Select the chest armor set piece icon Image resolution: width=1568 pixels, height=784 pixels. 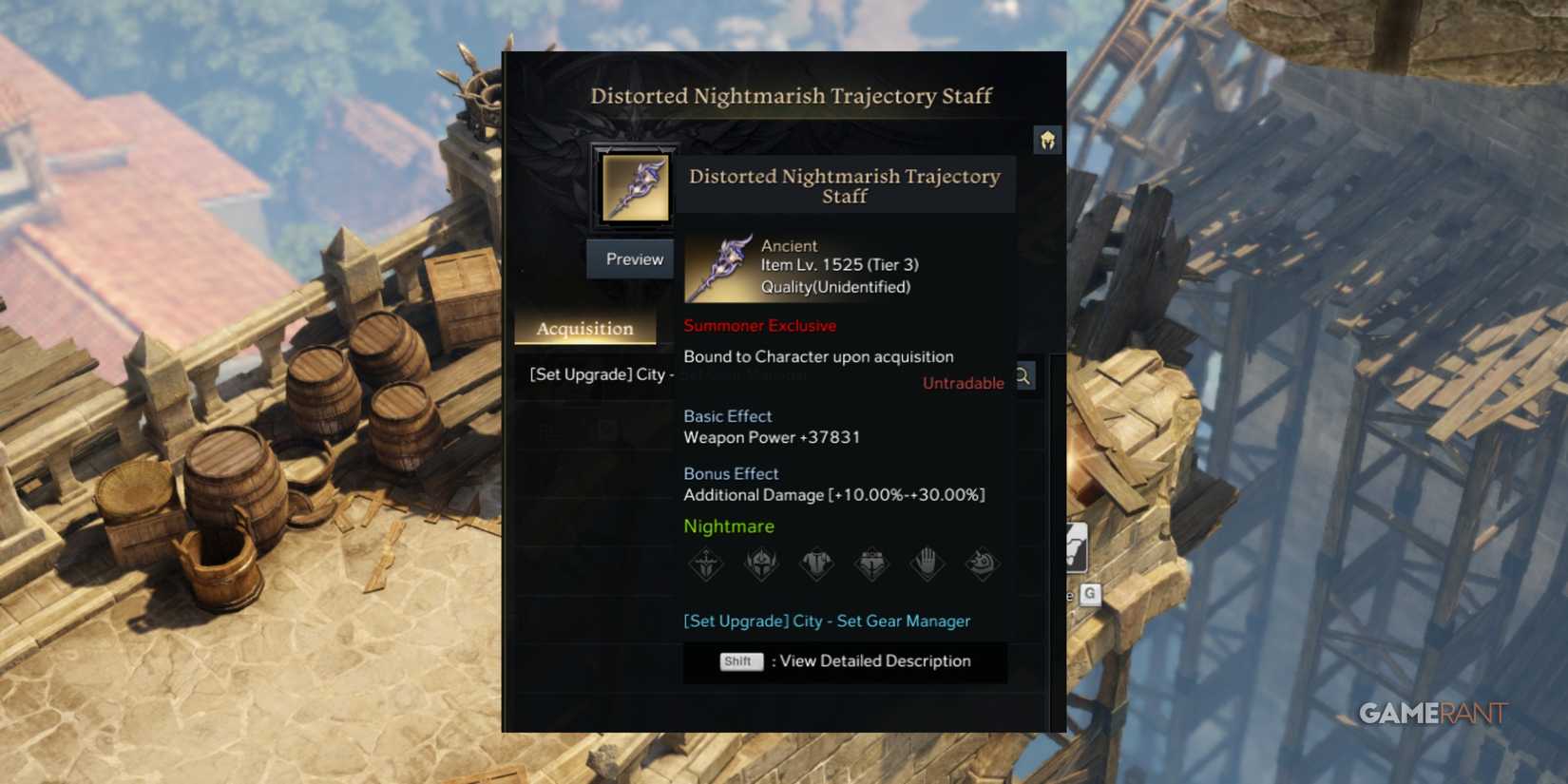coord(816,563)
